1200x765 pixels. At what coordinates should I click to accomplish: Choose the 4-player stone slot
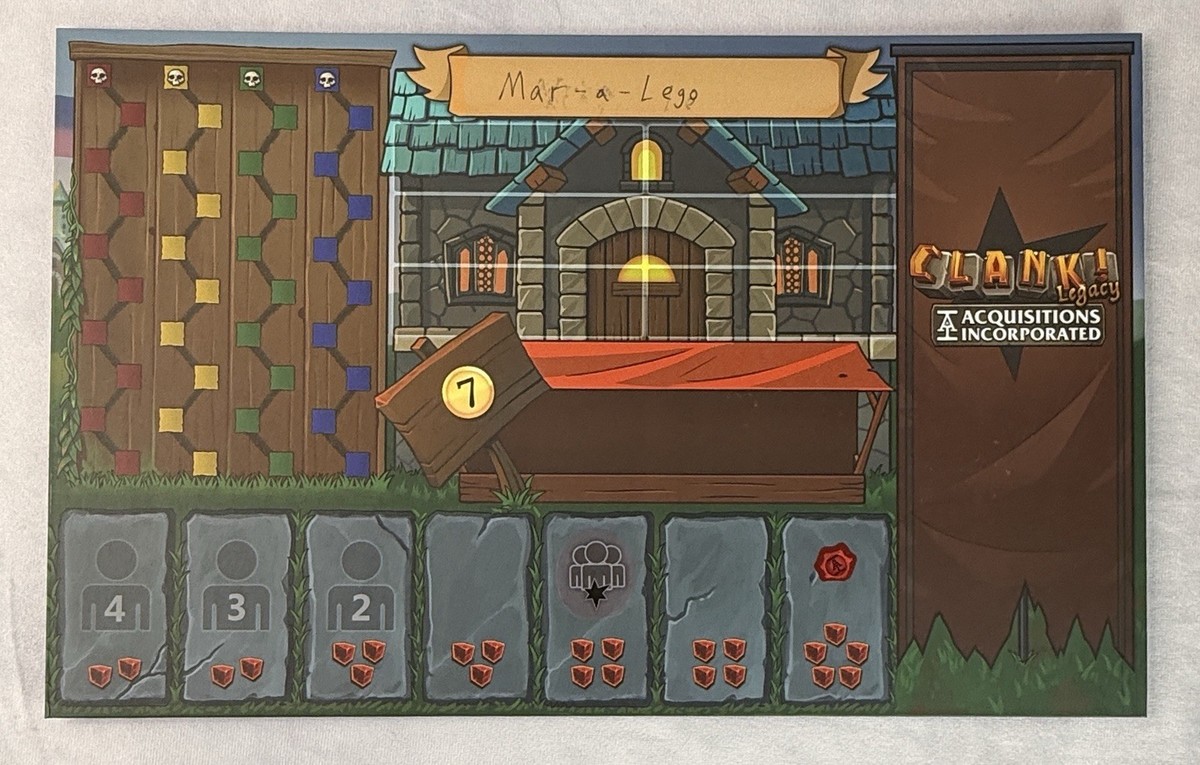pyautogui.click(x=115, y=607)
